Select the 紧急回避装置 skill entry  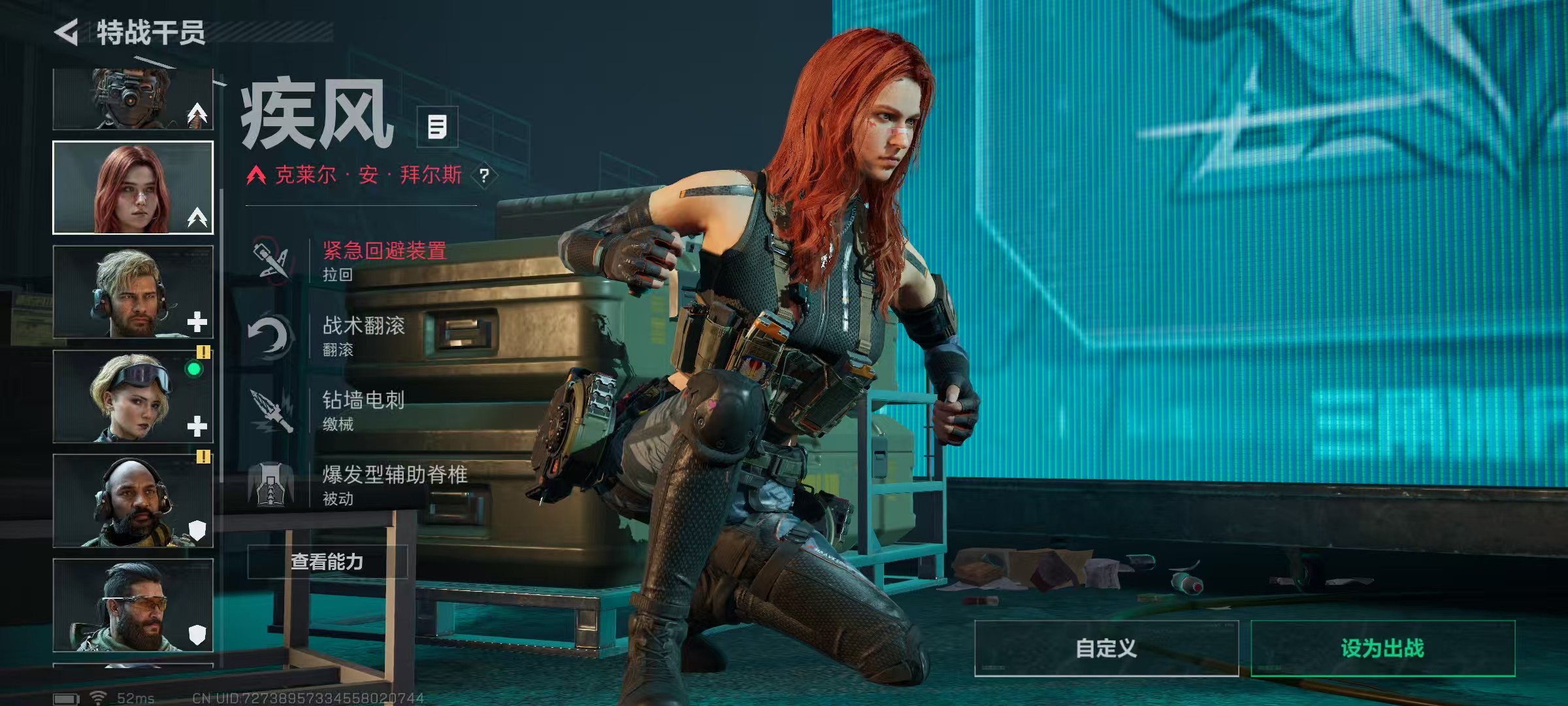click(x=384, y=260)
